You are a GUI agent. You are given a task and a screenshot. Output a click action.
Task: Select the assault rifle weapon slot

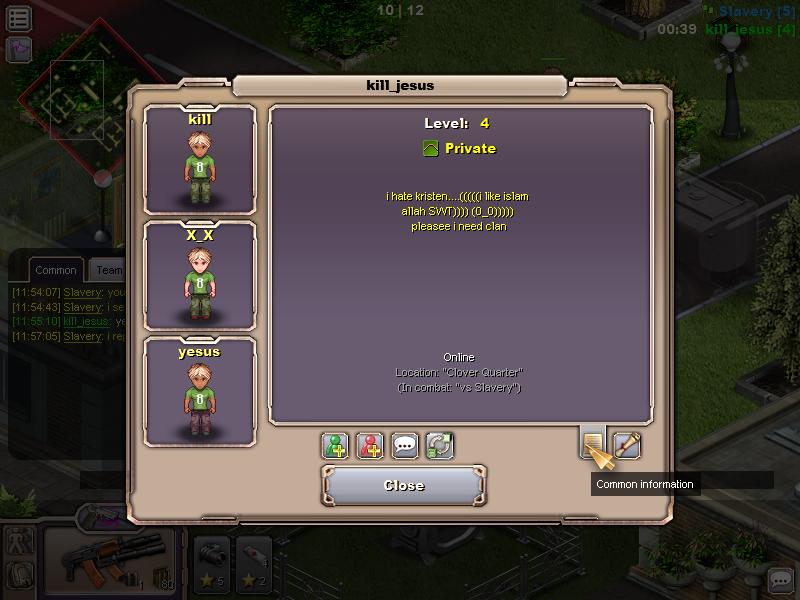108,560
